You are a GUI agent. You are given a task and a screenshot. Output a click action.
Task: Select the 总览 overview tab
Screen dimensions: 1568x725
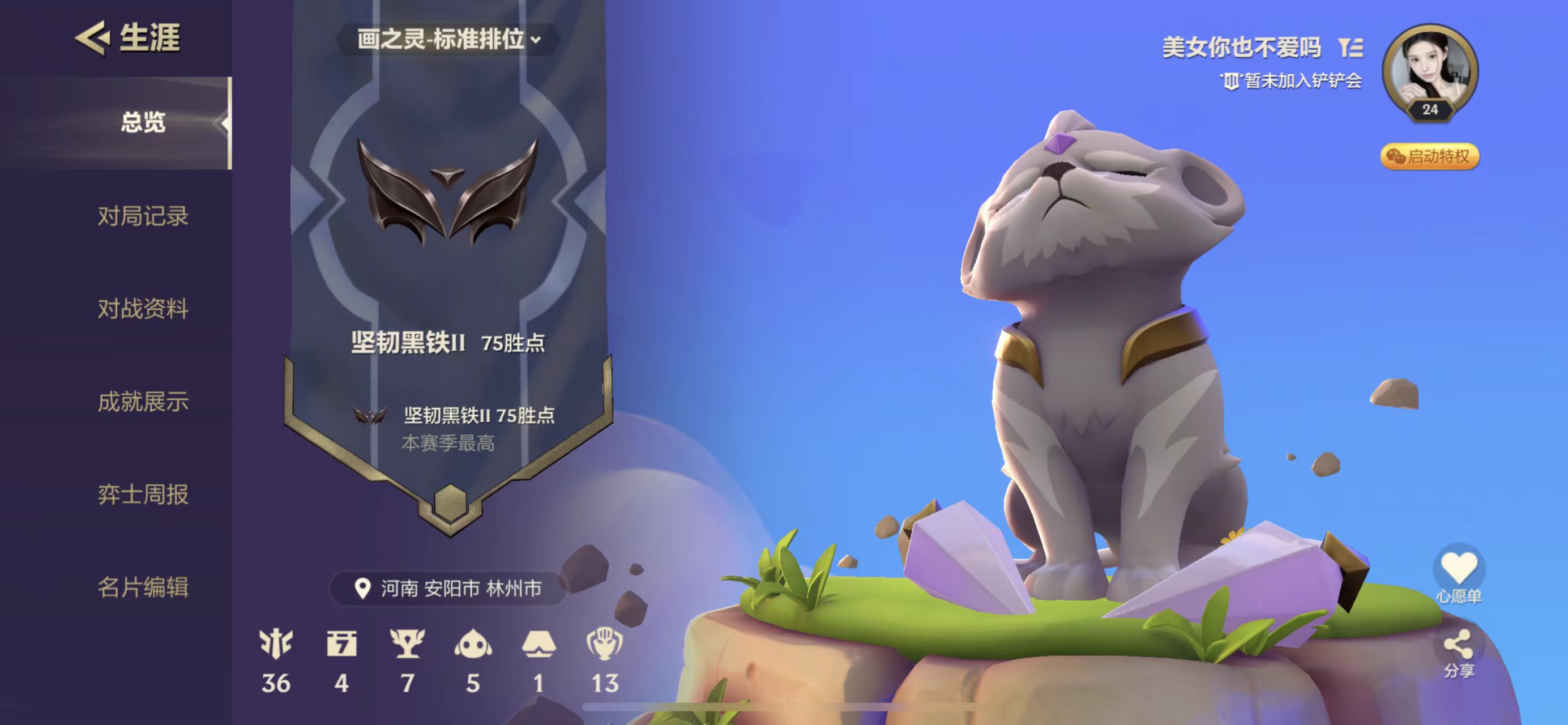tap(143, 122)
